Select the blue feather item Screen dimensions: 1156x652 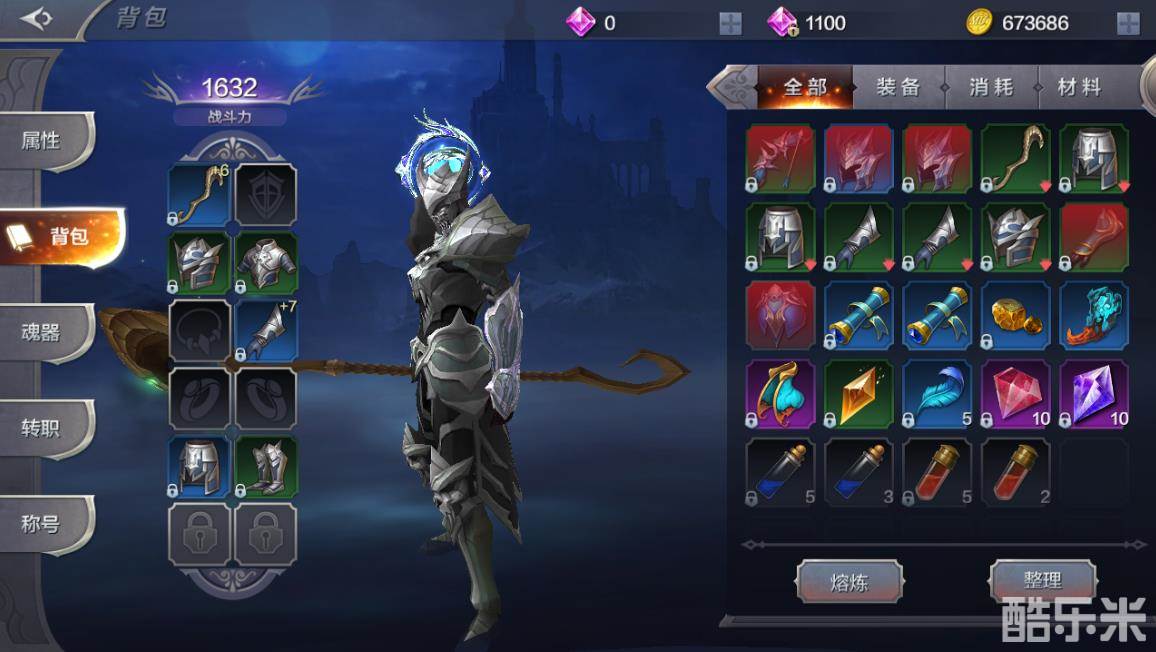pos(937,394)
